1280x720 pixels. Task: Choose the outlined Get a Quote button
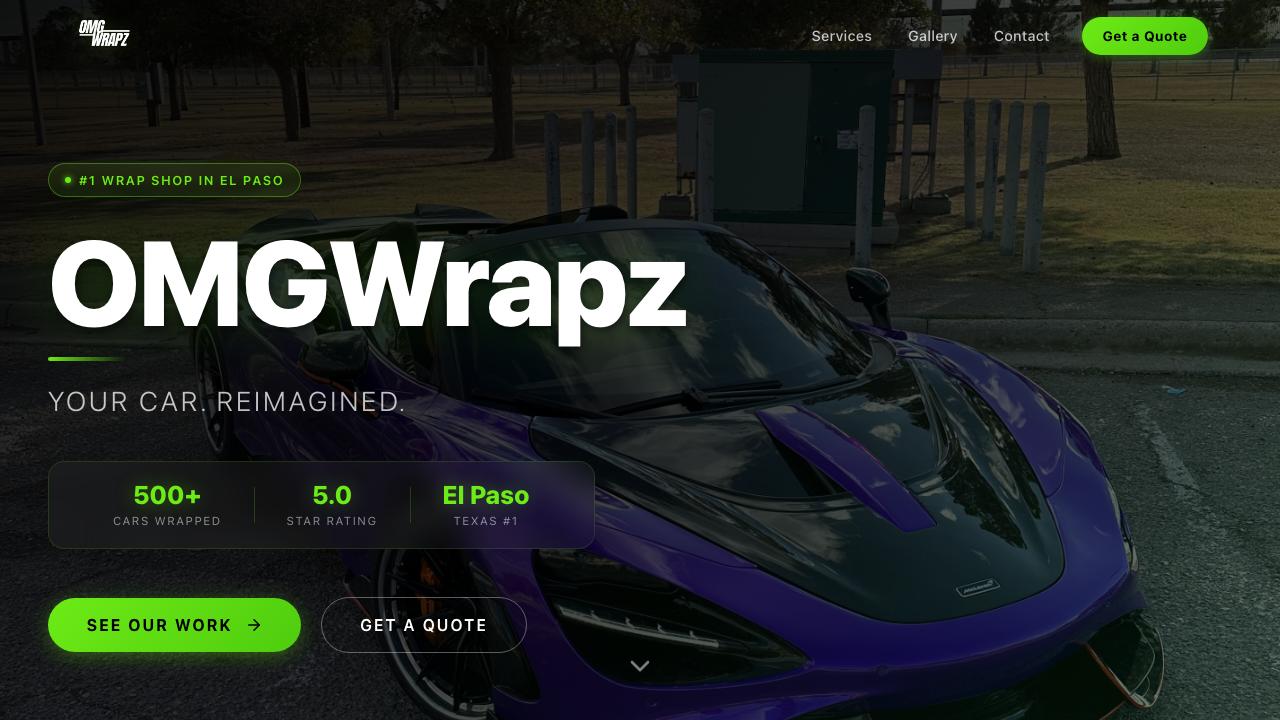pos(423,625)
